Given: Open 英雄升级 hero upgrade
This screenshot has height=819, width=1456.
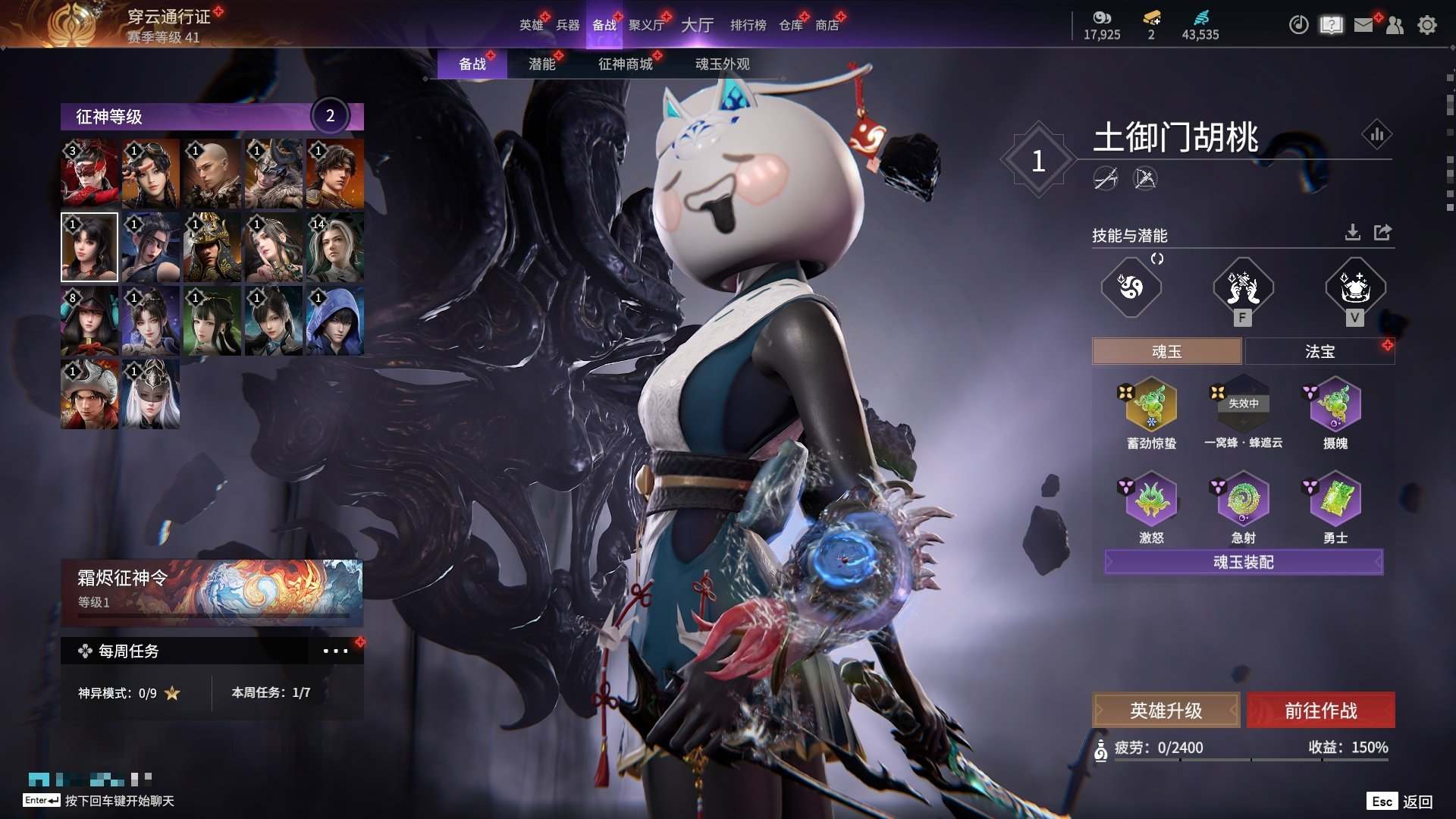Looking at the screenshot, I should point(1166,711).
